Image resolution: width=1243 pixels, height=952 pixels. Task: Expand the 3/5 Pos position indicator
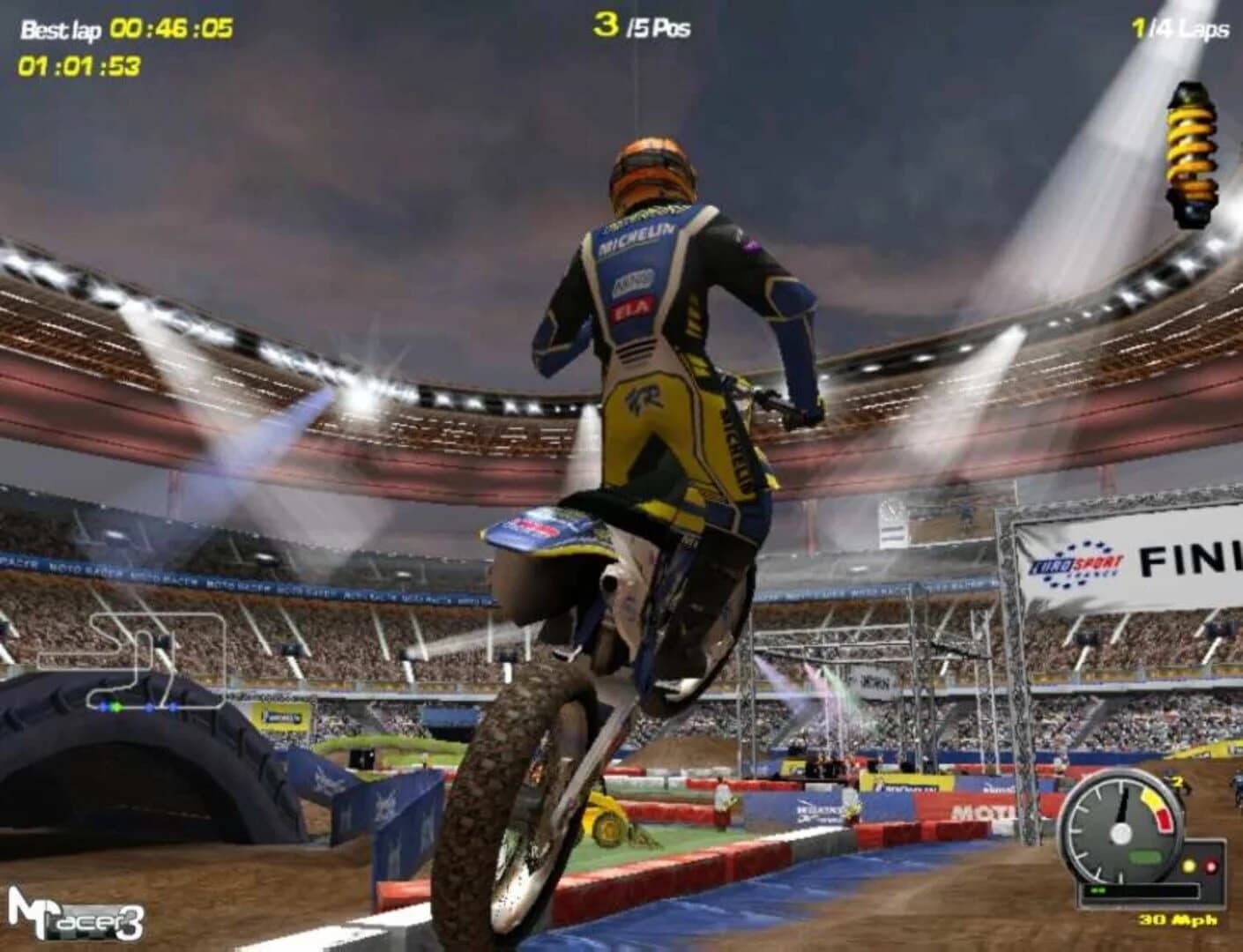pyautogui.click(x=644, y=26)
